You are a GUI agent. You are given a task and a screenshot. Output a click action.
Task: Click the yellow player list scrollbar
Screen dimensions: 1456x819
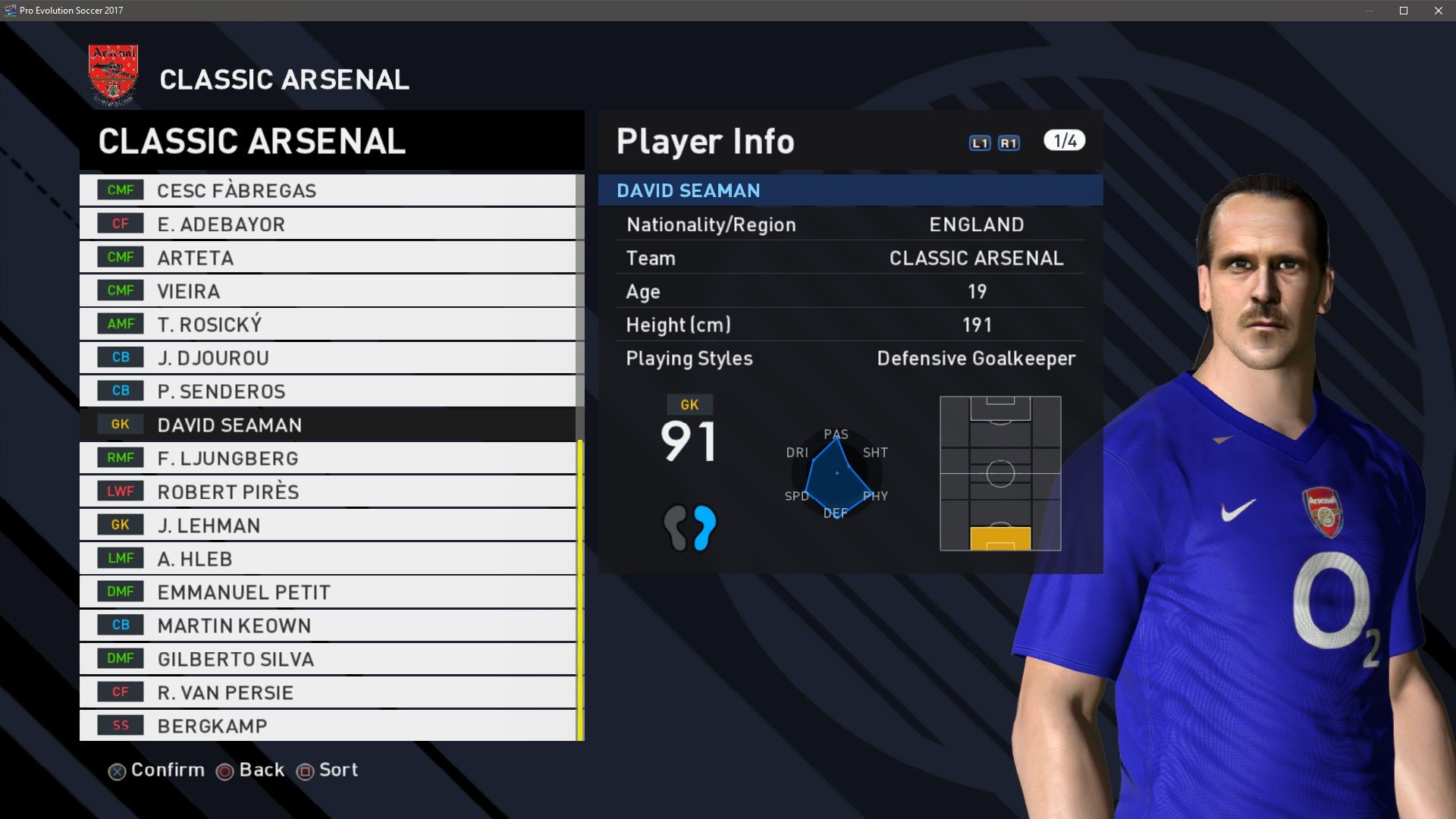click(580, 590)
